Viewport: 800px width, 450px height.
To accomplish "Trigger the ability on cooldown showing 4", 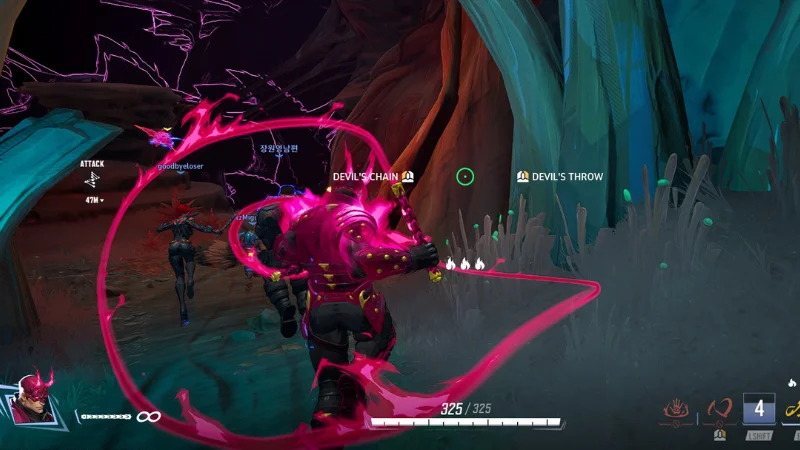I will pos(758,410).
